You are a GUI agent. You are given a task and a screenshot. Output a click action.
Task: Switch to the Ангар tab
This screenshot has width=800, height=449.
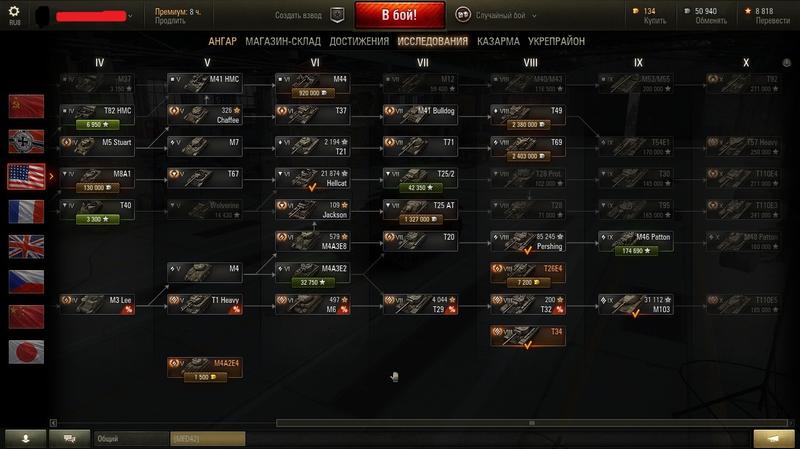[222, 41]
